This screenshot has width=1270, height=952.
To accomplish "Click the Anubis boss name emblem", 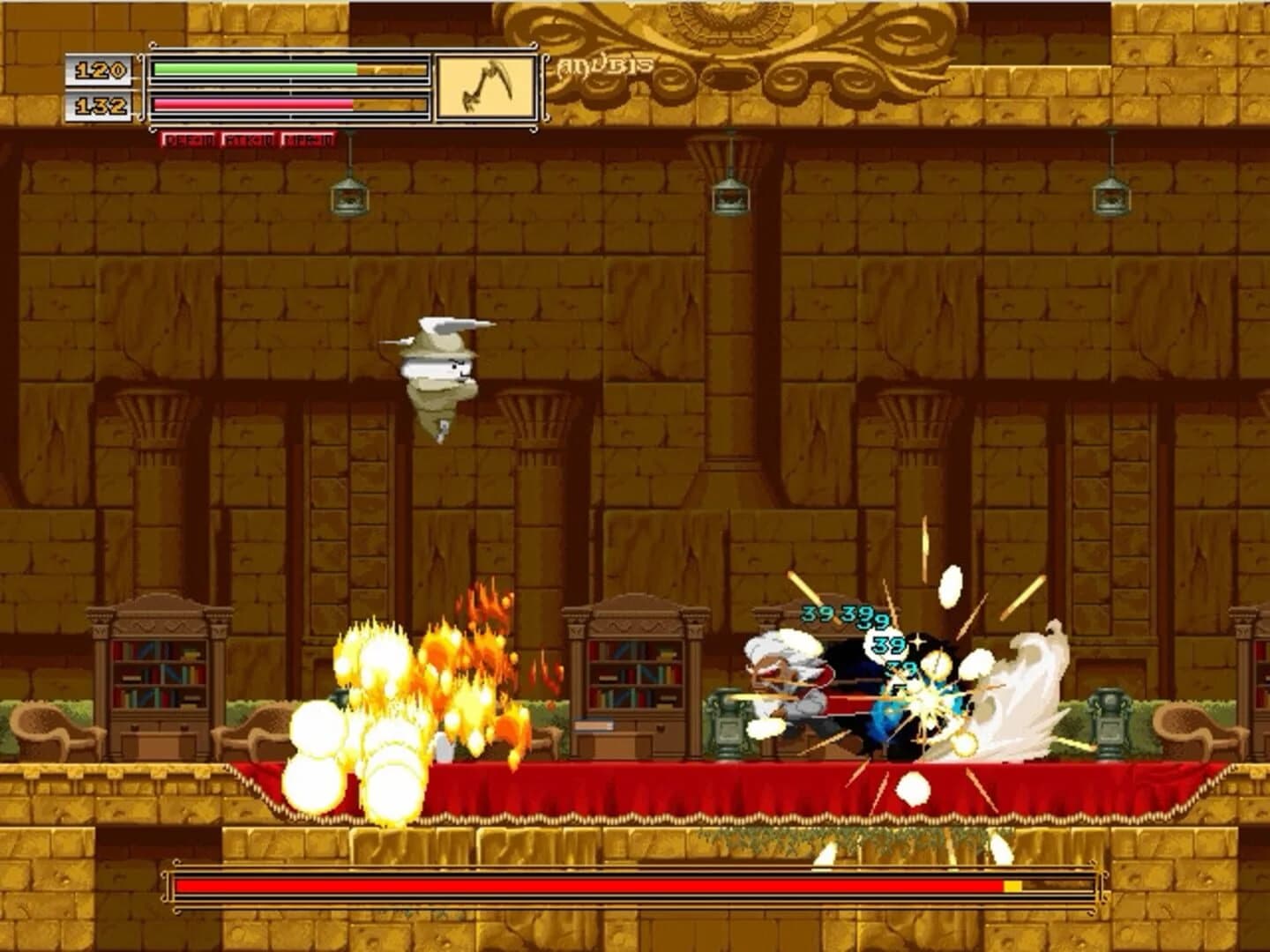I will (x=603, y=63).
